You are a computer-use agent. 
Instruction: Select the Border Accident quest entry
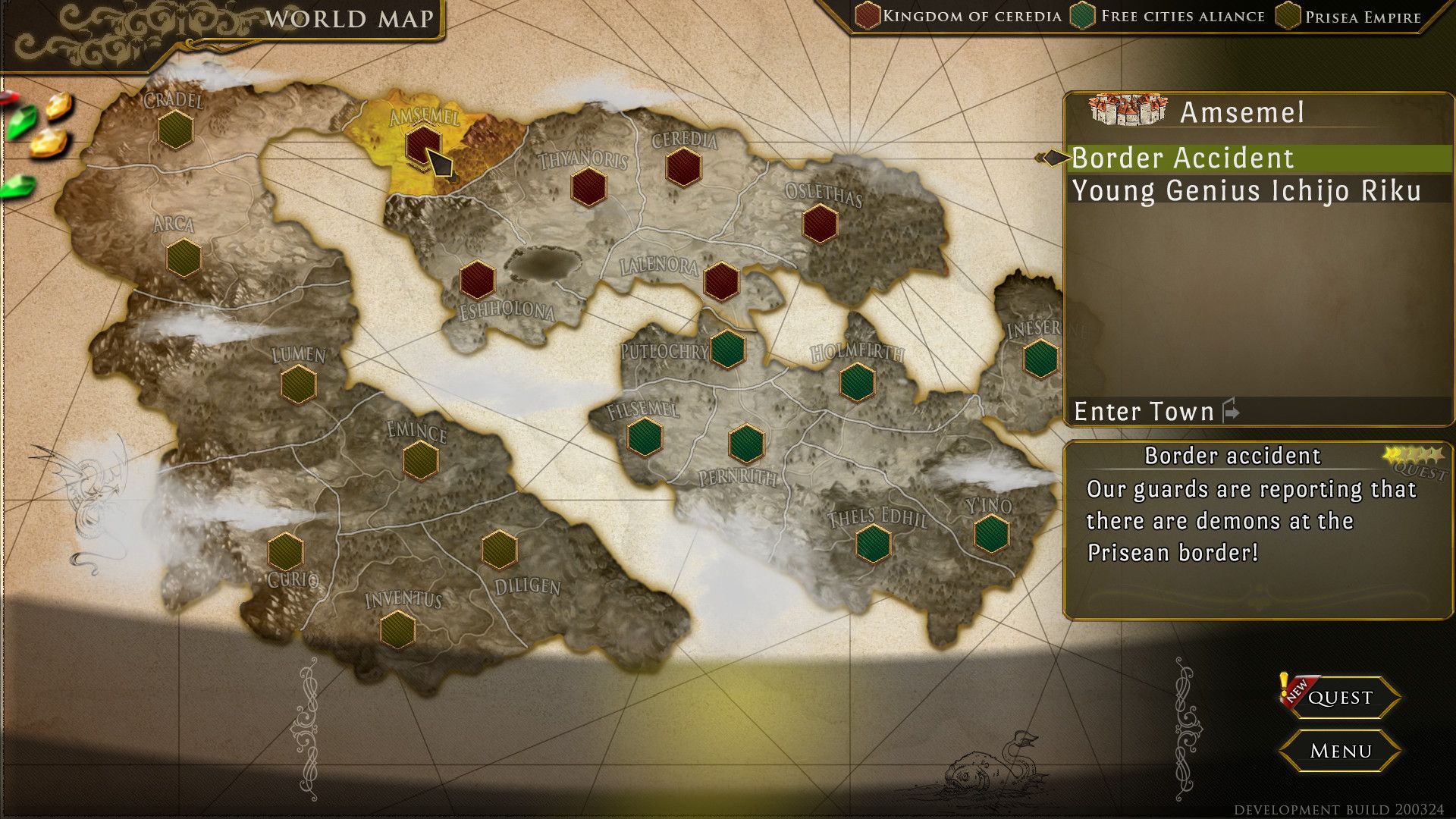point(1183,158)
